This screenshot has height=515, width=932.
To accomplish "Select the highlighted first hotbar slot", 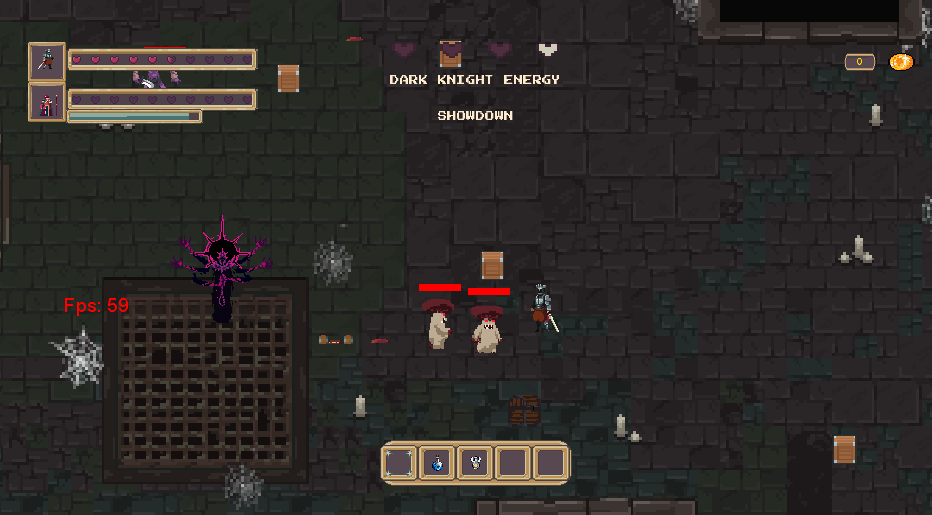I will (400, 463).
